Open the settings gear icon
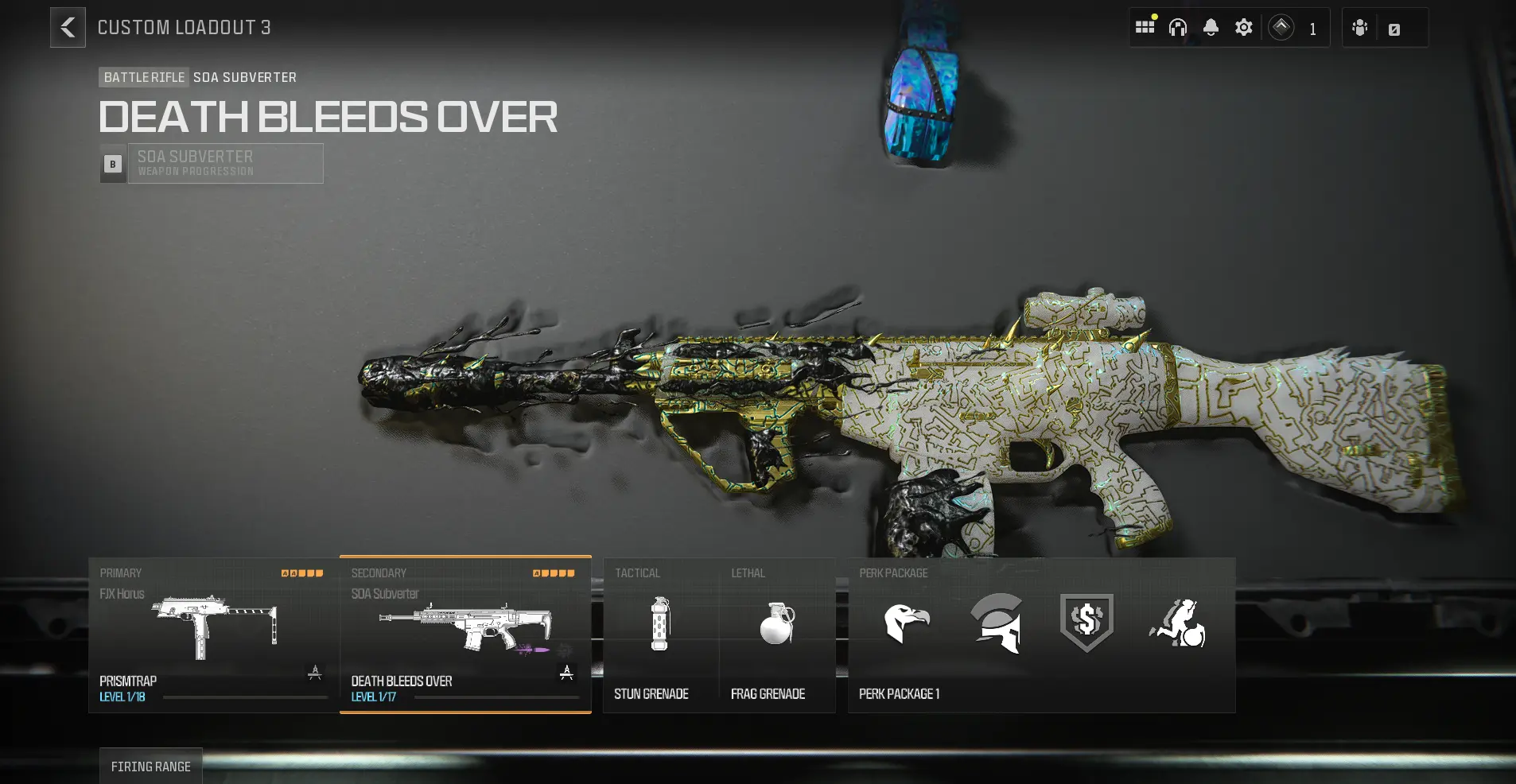 tap(1243, 26)
